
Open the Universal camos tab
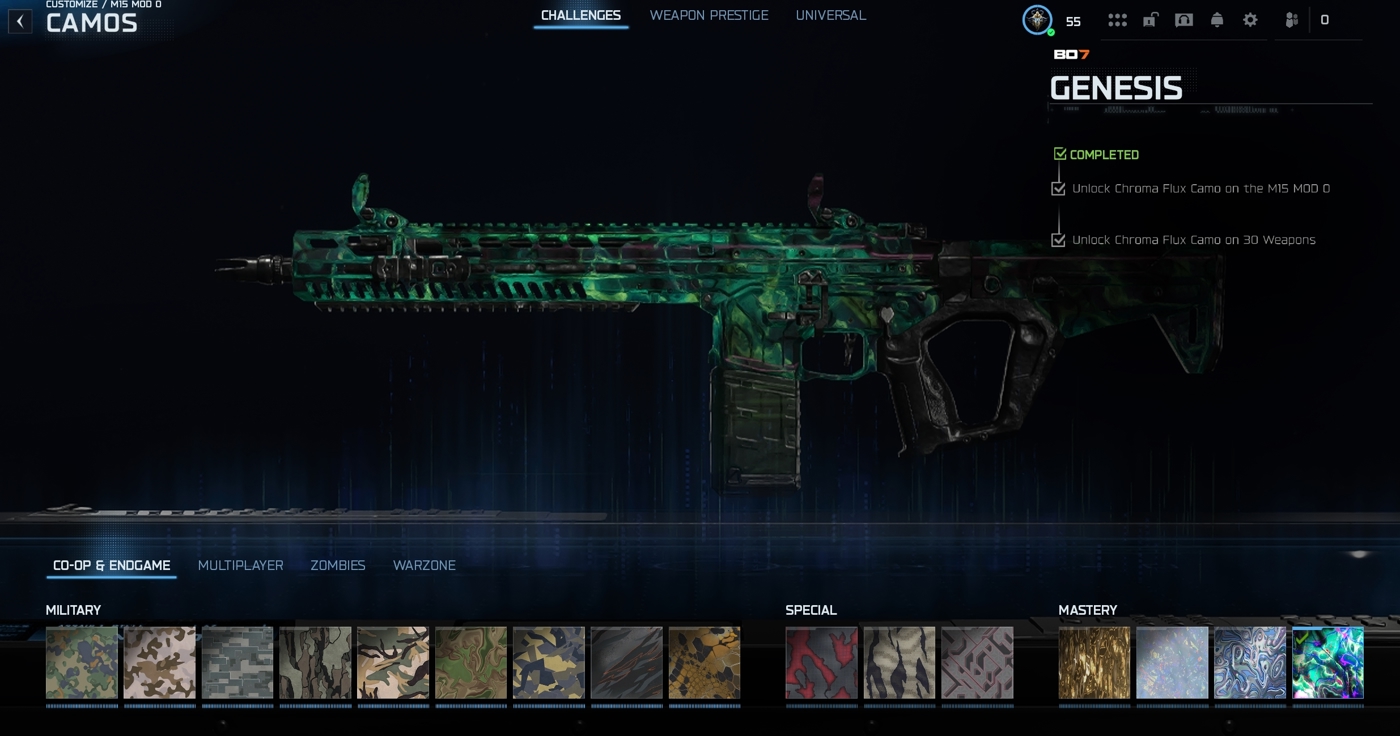click(830, 16)
